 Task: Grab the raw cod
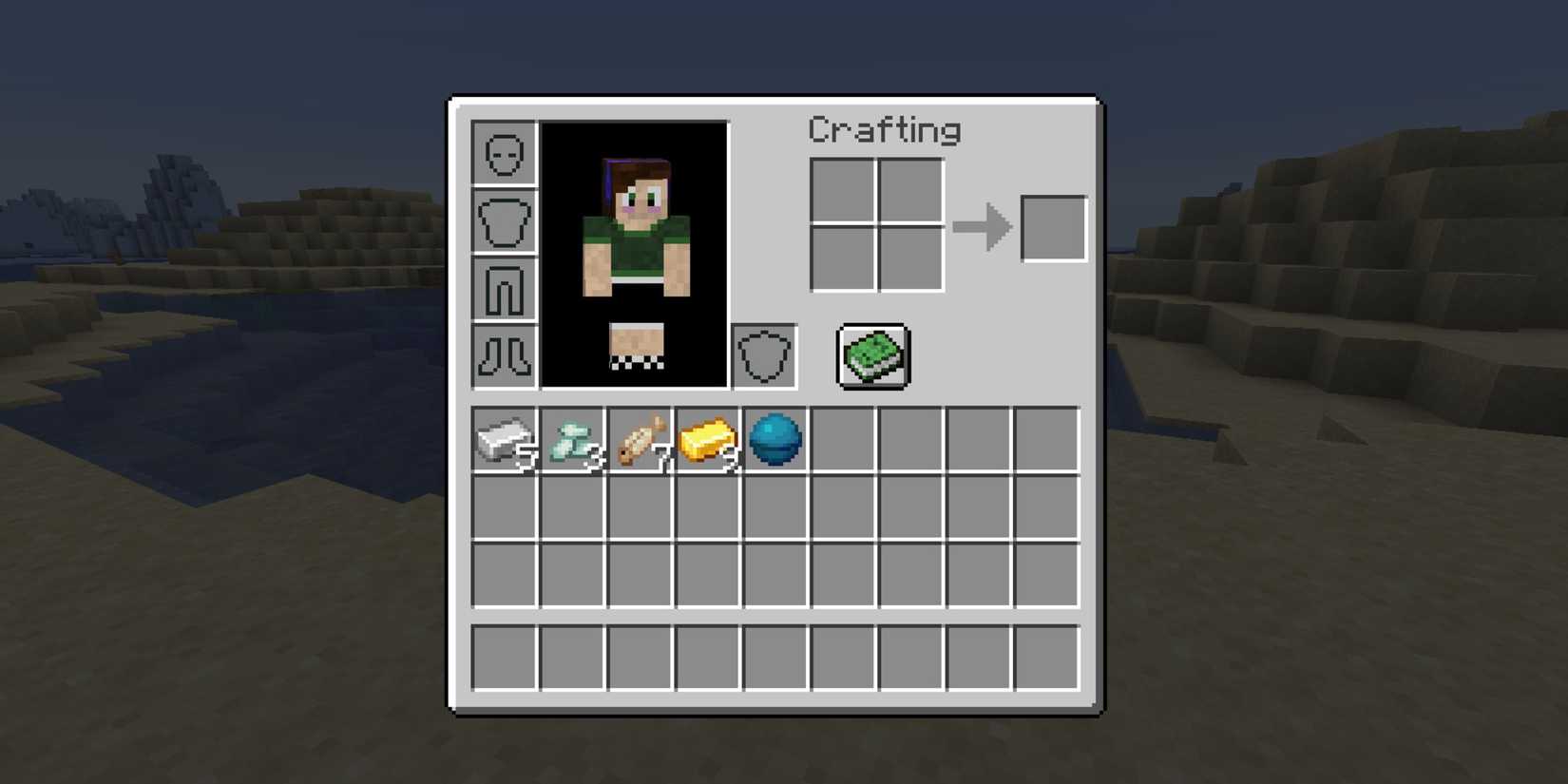641,438
